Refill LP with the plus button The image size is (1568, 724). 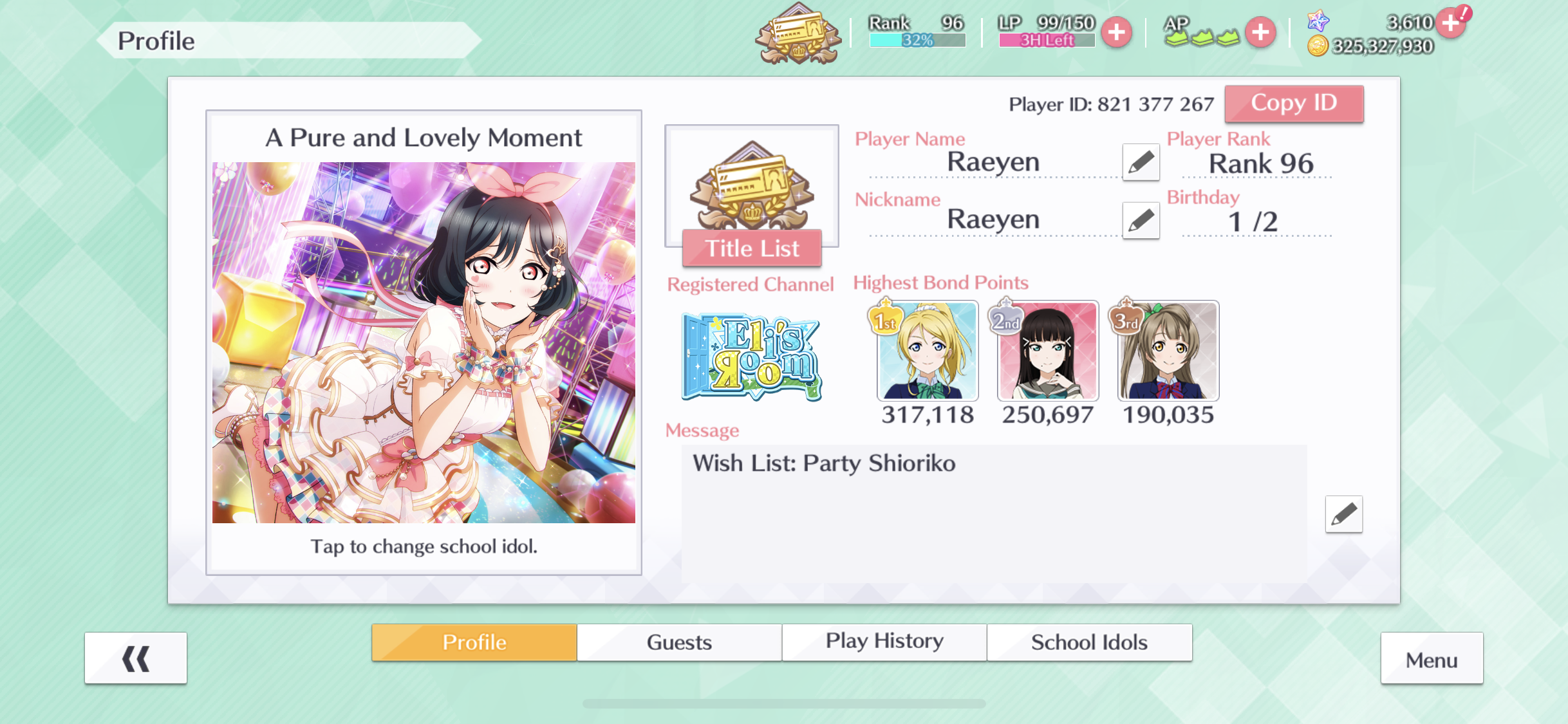[1117, 32]
